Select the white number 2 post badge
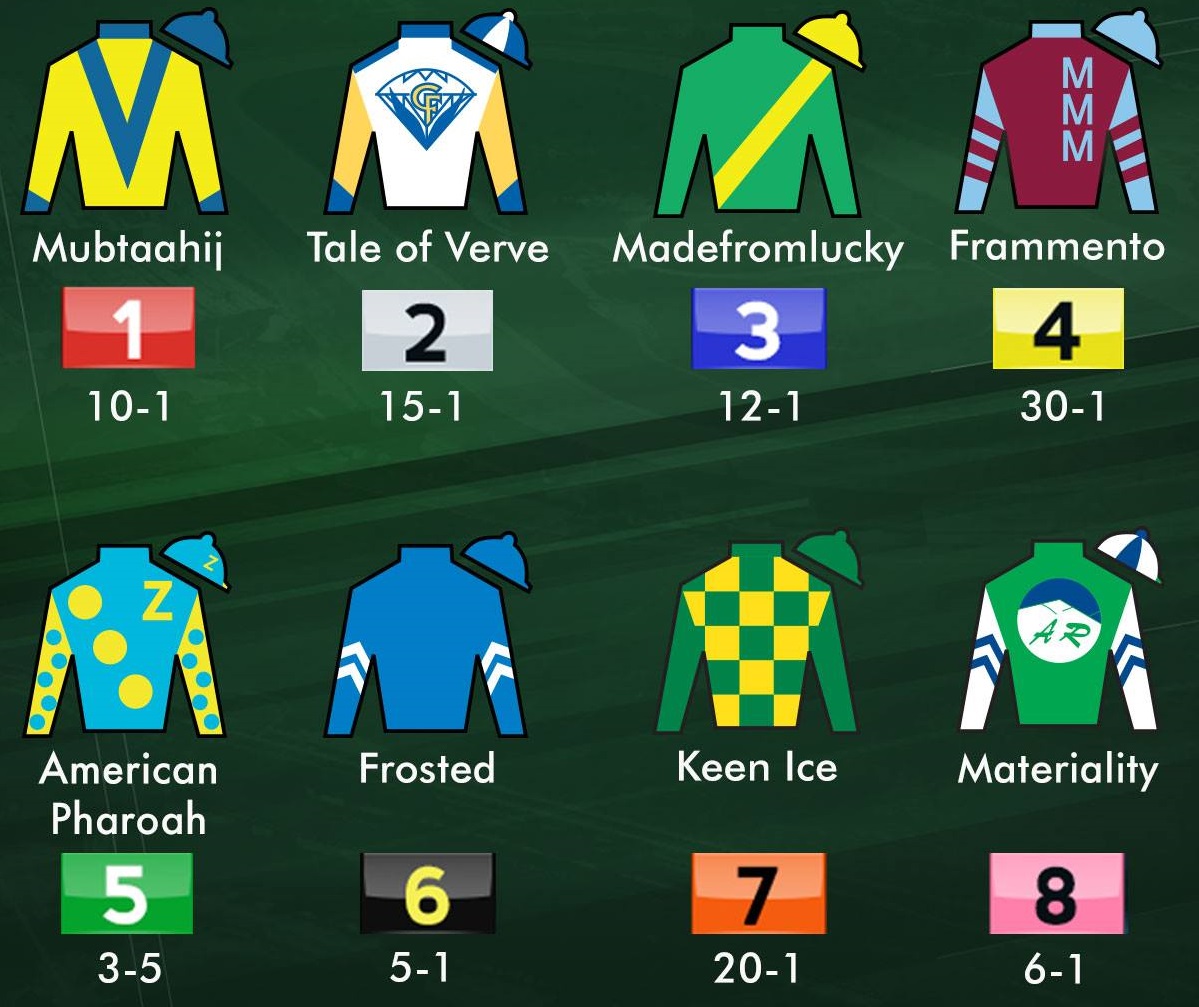 click(427, 330)
